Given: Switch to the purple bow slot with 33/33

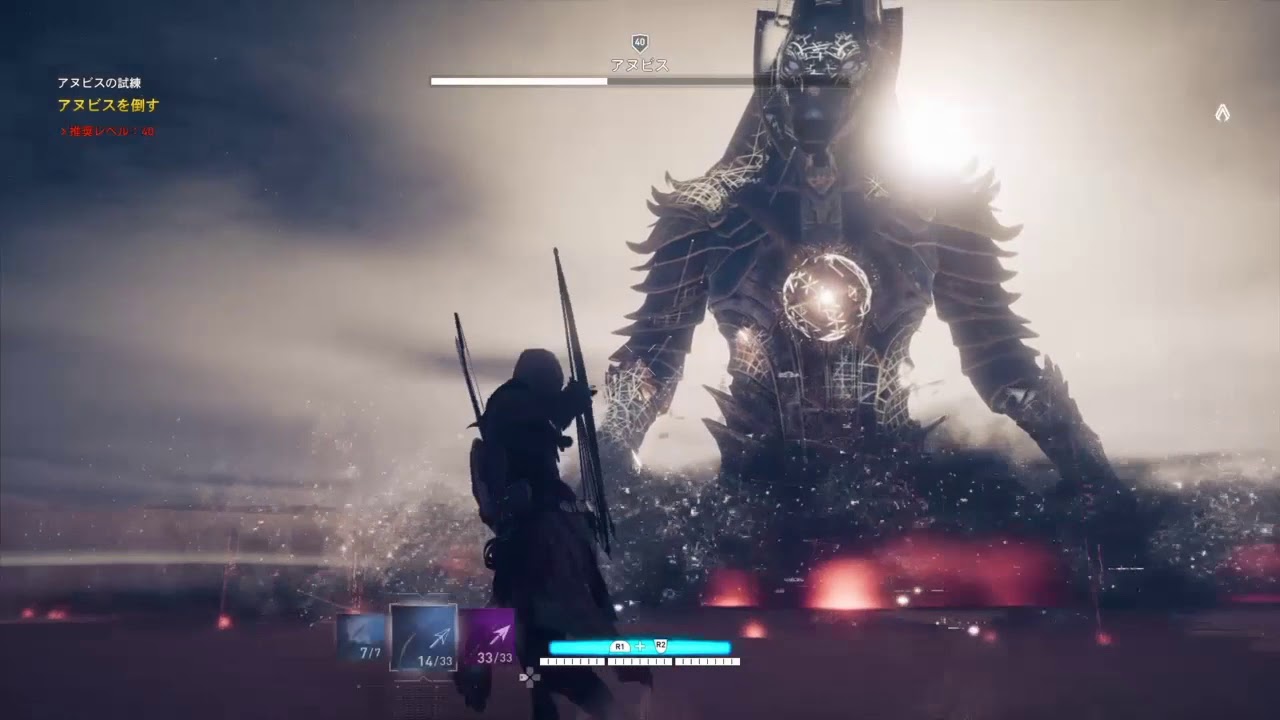Looking at the screenshot, I should 489,638.
